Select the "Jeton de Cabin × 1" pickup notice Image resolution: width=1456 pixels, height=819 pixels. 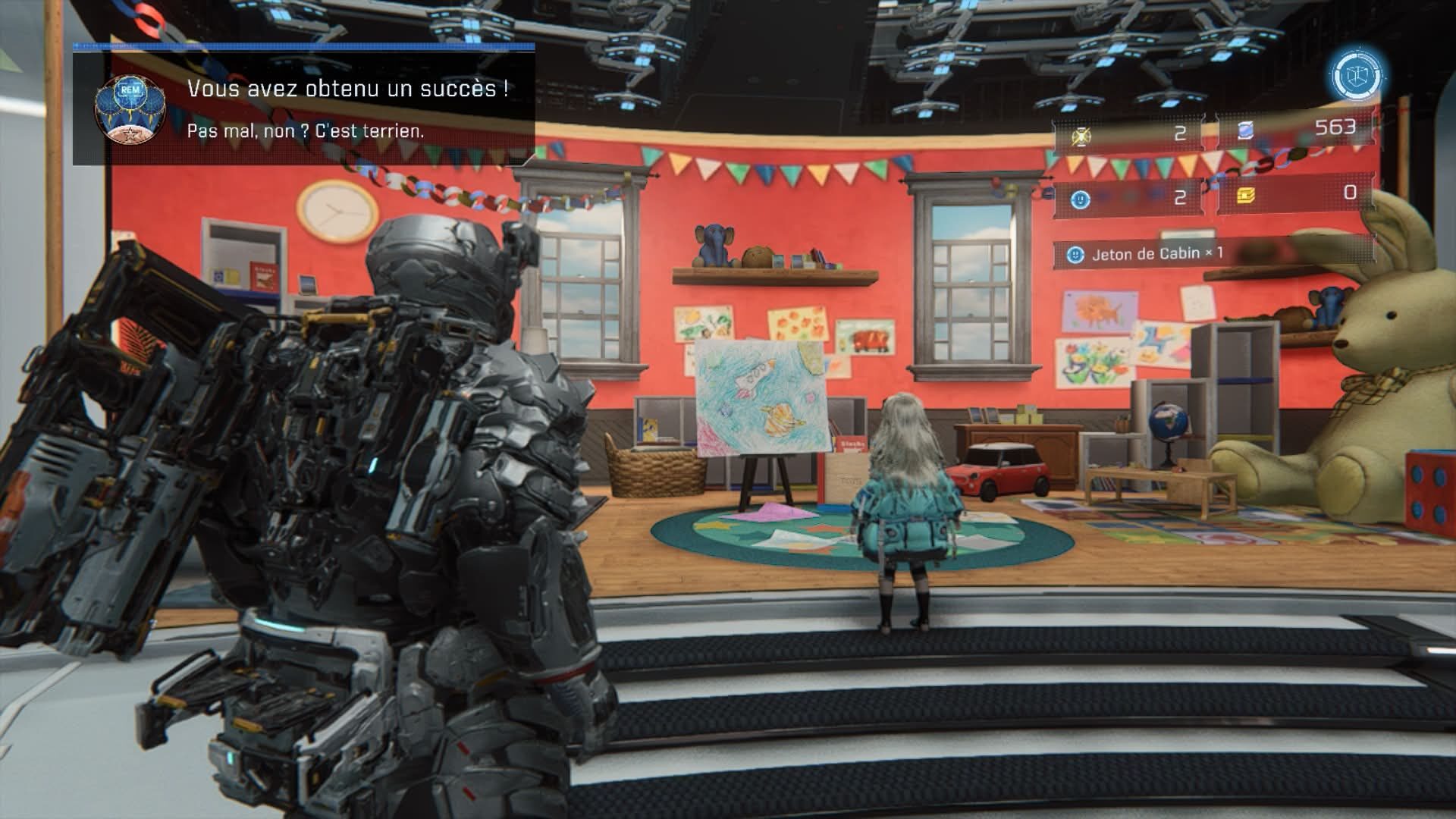click(1156, 254)
